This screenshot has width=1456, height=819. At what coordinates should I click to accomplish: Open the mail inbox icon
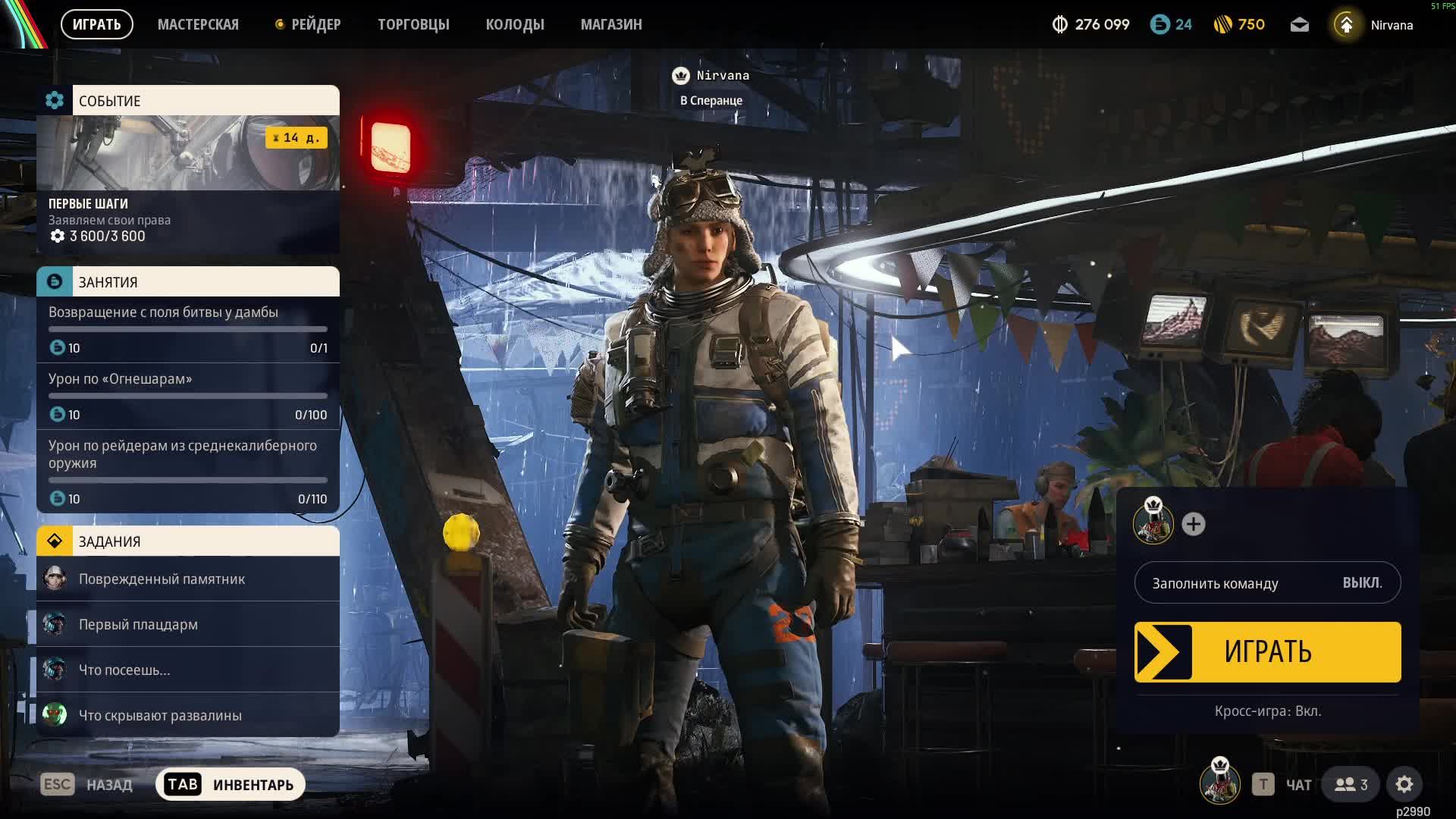[1299, 25]
